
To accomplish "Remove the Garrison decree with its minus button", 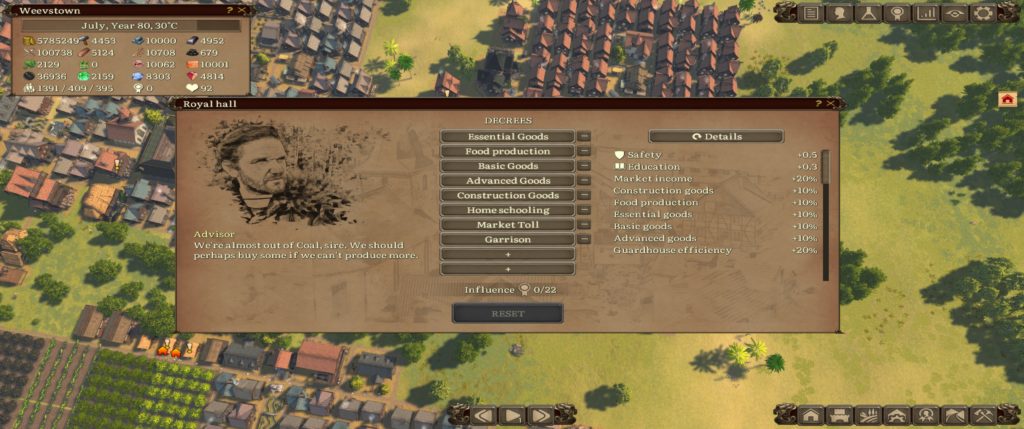I will coord(584,240).
